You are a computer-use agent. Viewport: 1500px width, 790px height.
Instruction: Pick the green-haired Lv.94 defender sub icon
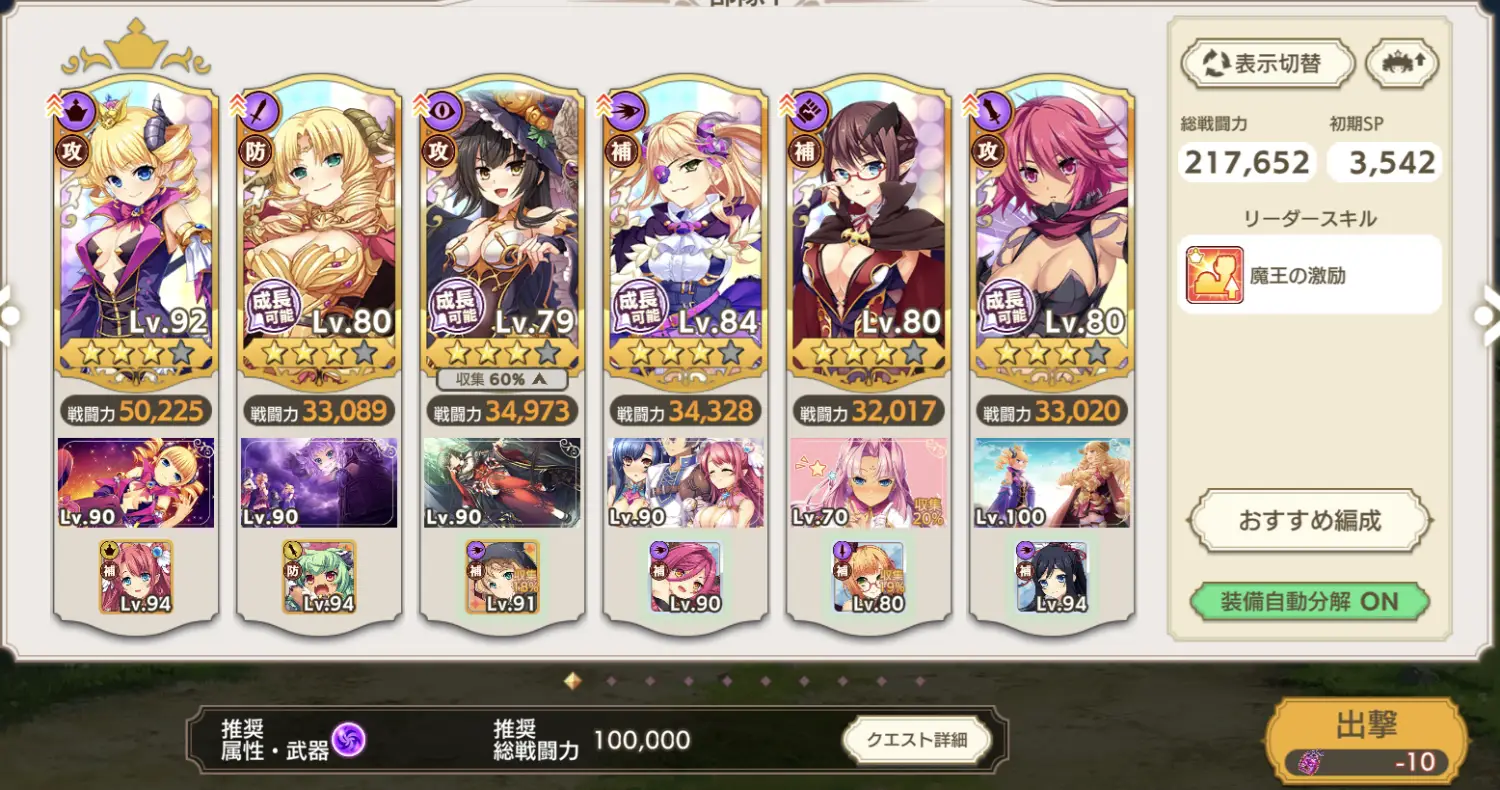[319, 577]
